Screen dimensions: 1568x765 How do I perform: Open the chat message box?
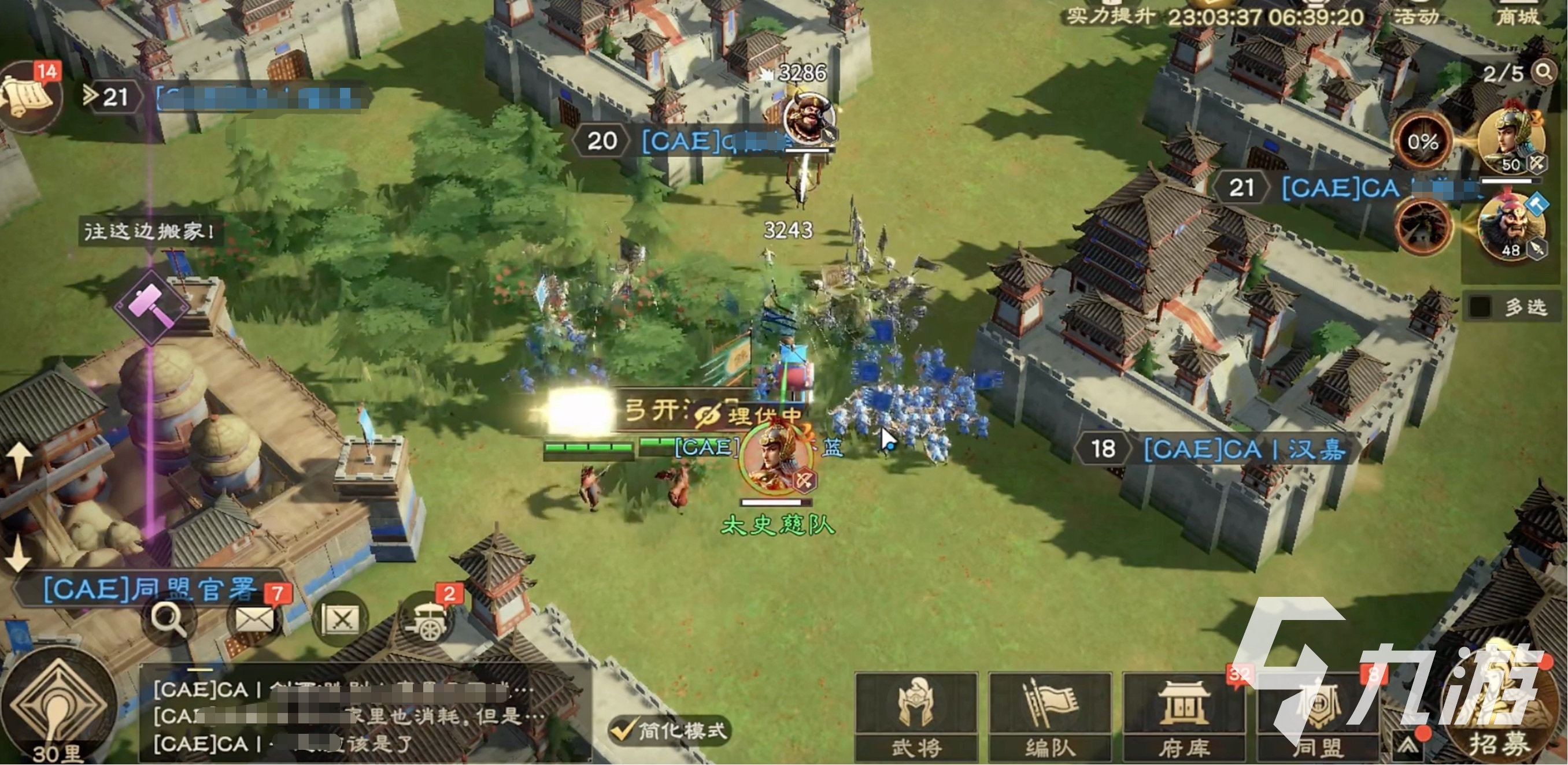[365, 716]
